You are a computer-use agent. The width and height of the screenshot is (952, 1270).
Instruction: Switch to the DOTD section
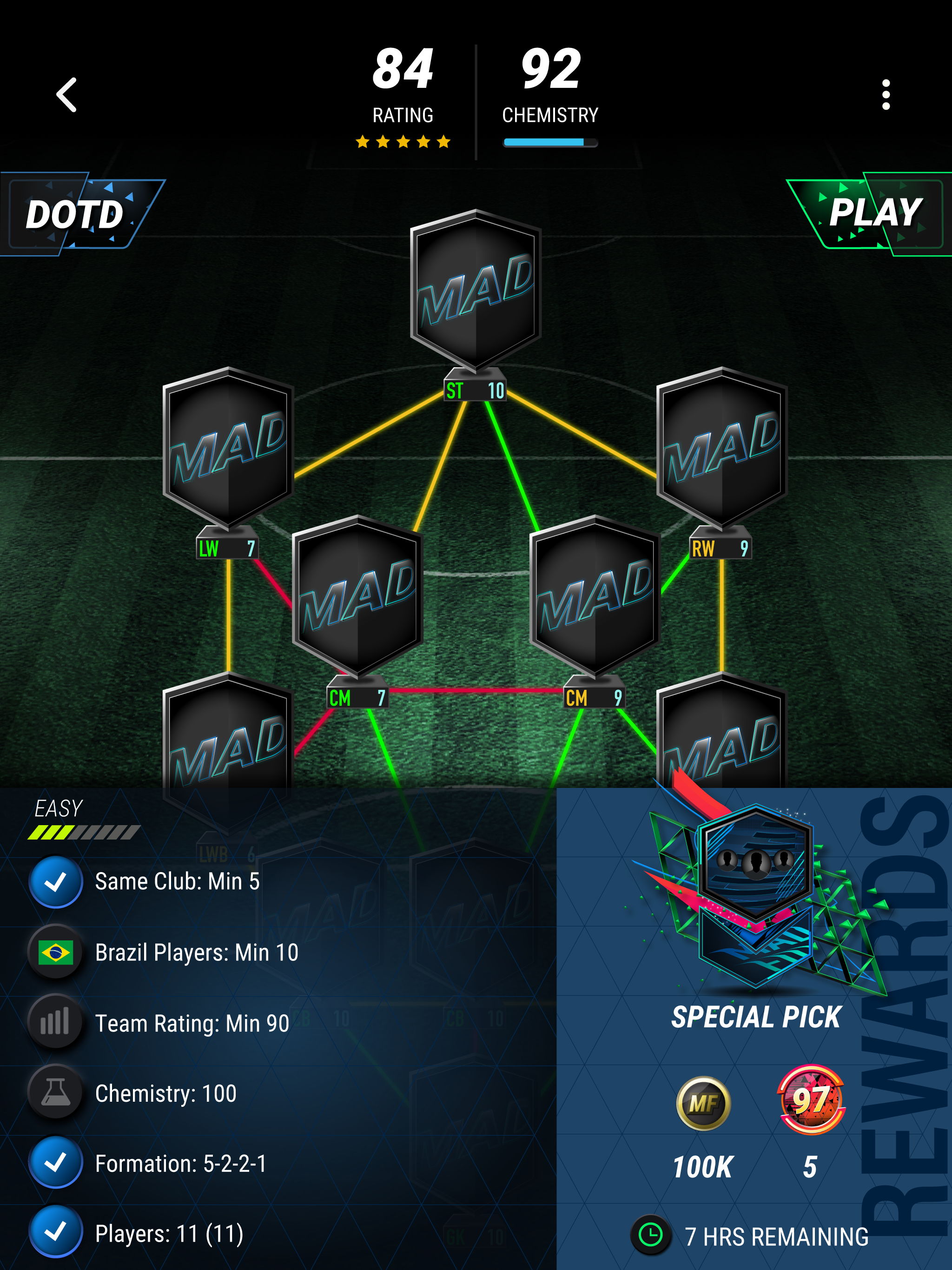pyautogui.click(x=76, y=216)
